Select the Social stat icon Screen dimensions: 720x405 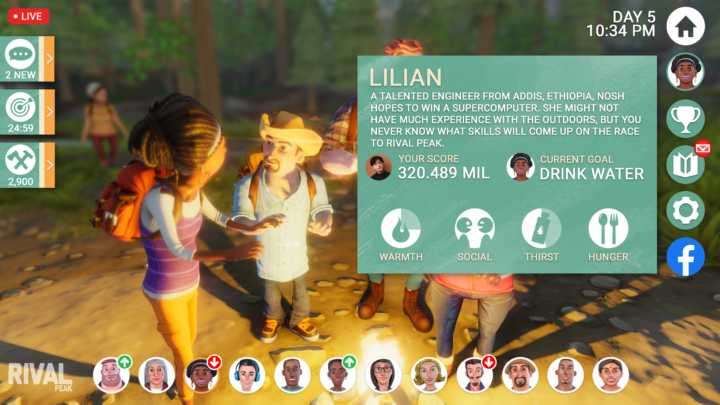click(474, 229)
